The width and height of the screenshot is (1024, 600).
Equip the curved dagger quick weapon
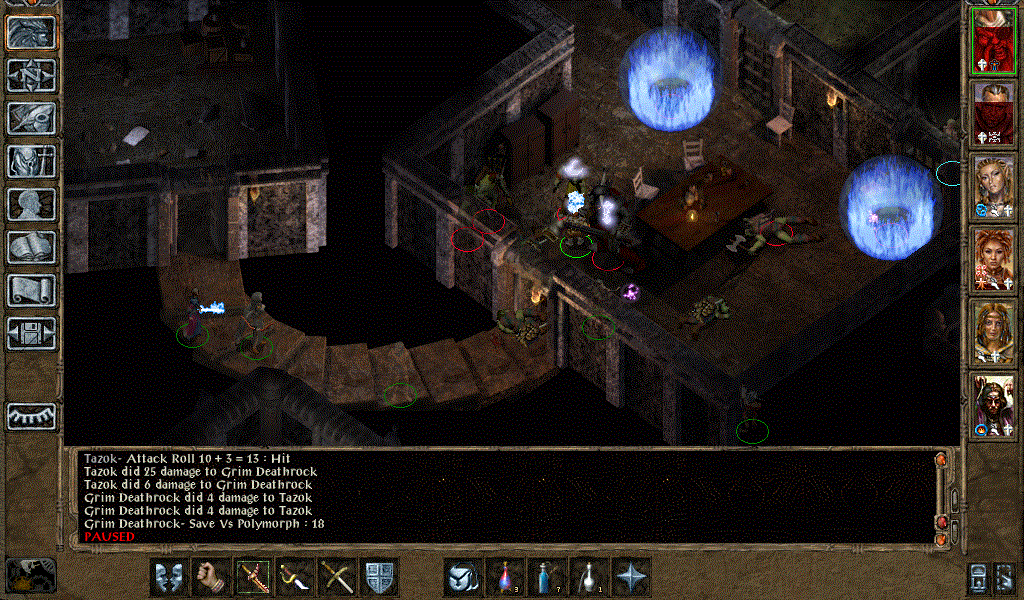click(x=294, y=577)
